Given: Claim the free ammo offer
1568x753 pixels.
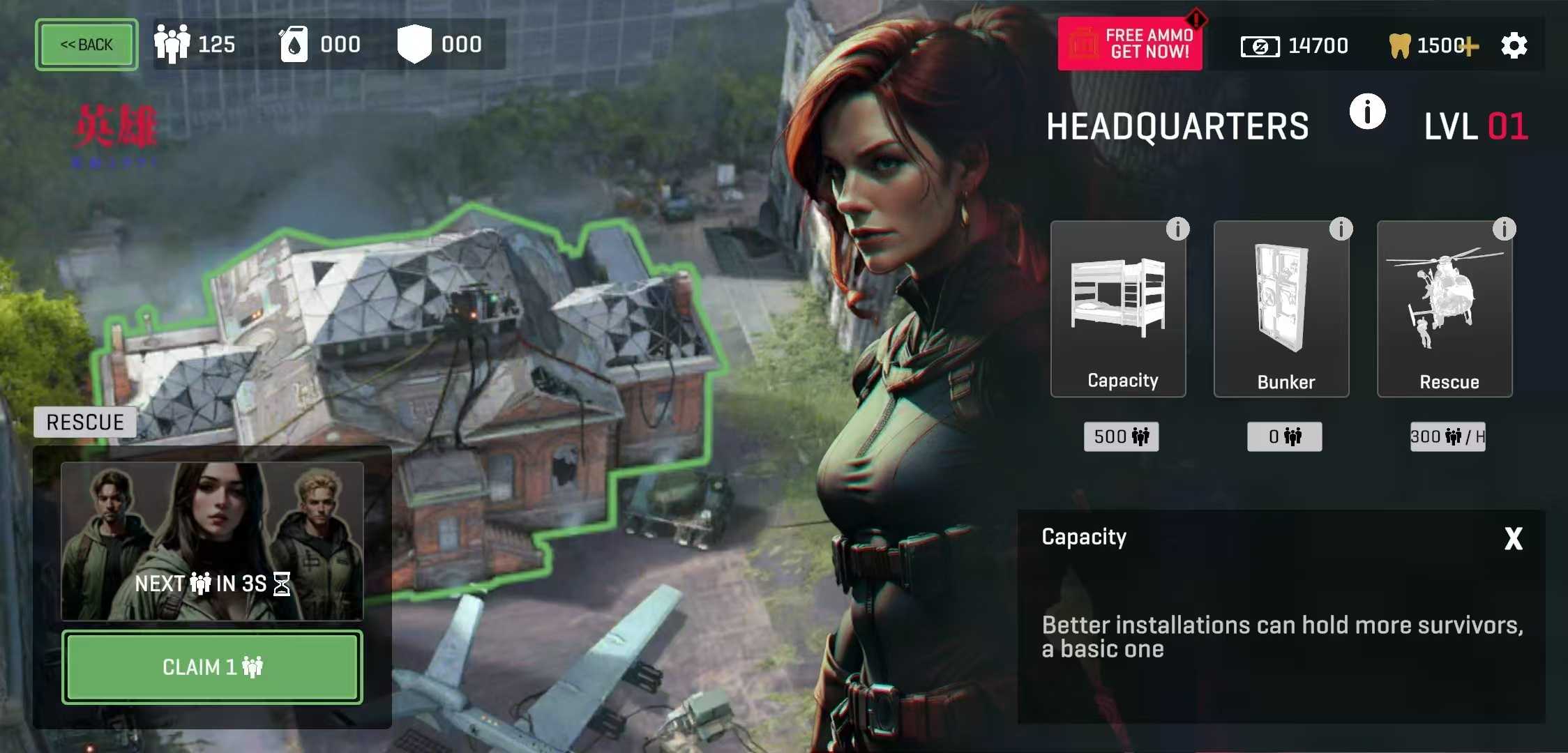Looking at the screenshot, I should 1130,44.
